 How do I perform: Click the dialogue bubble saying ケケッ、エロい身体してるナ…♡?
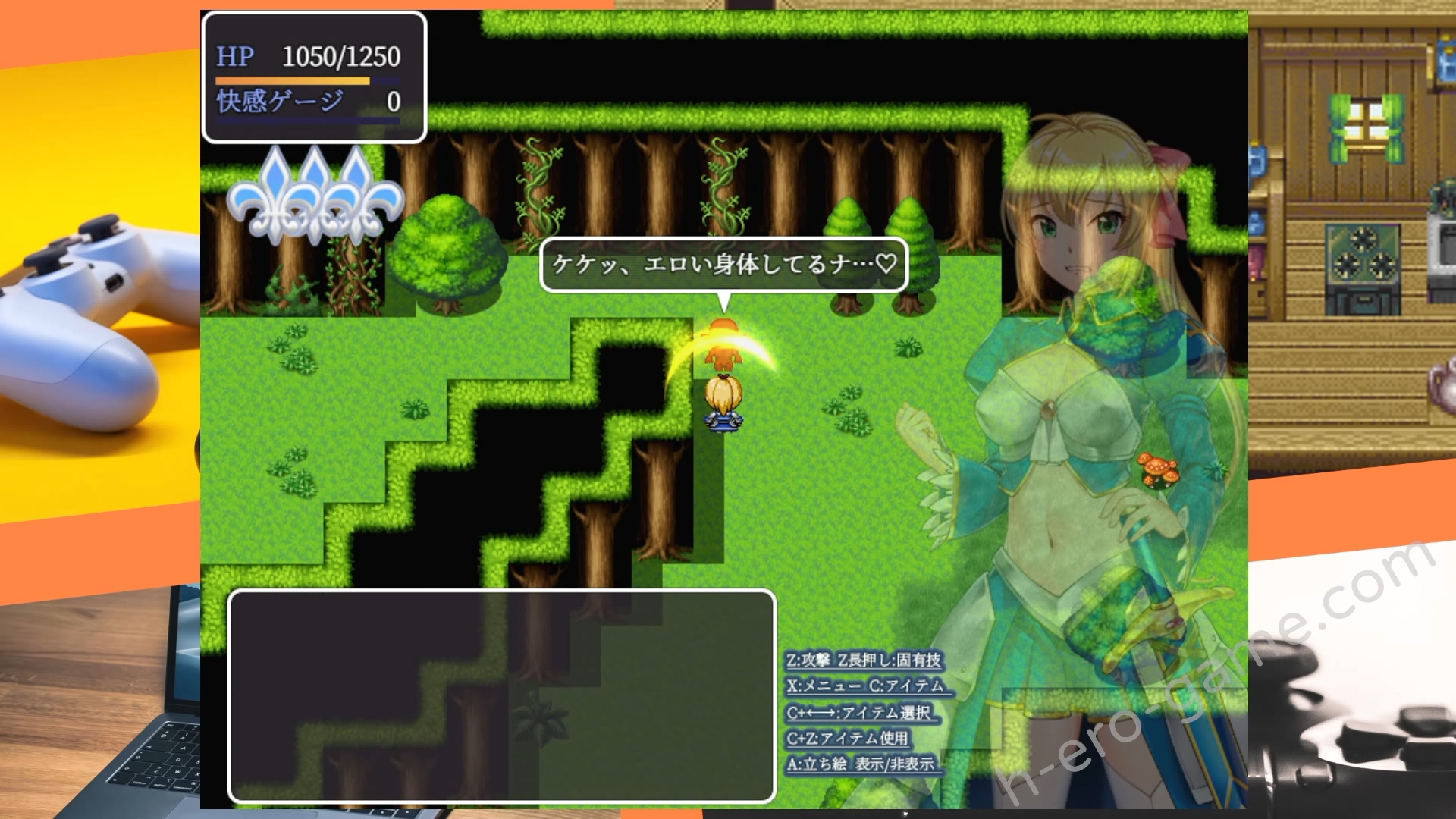(720, 265)
